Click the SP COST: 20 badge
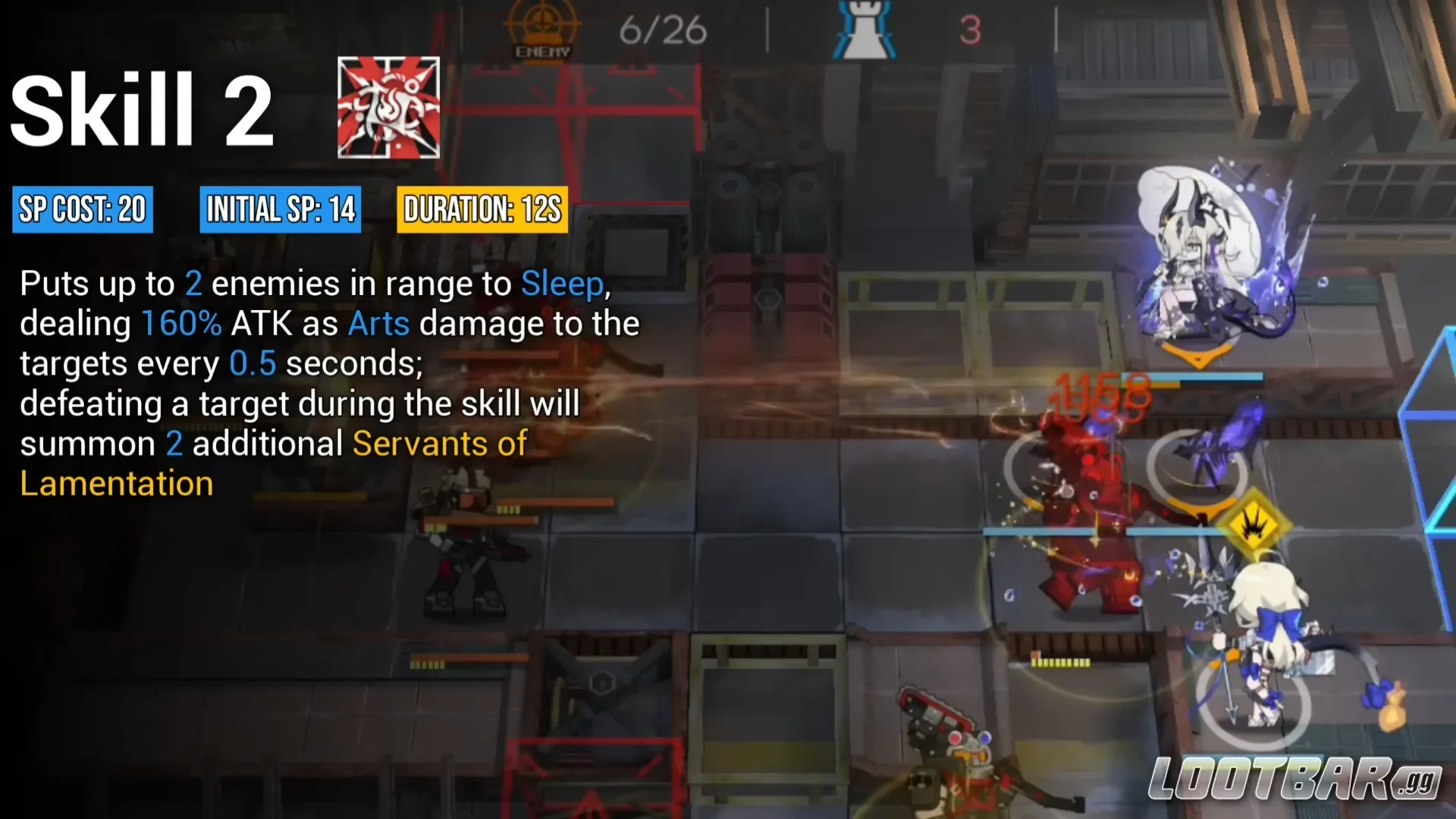 82,210
